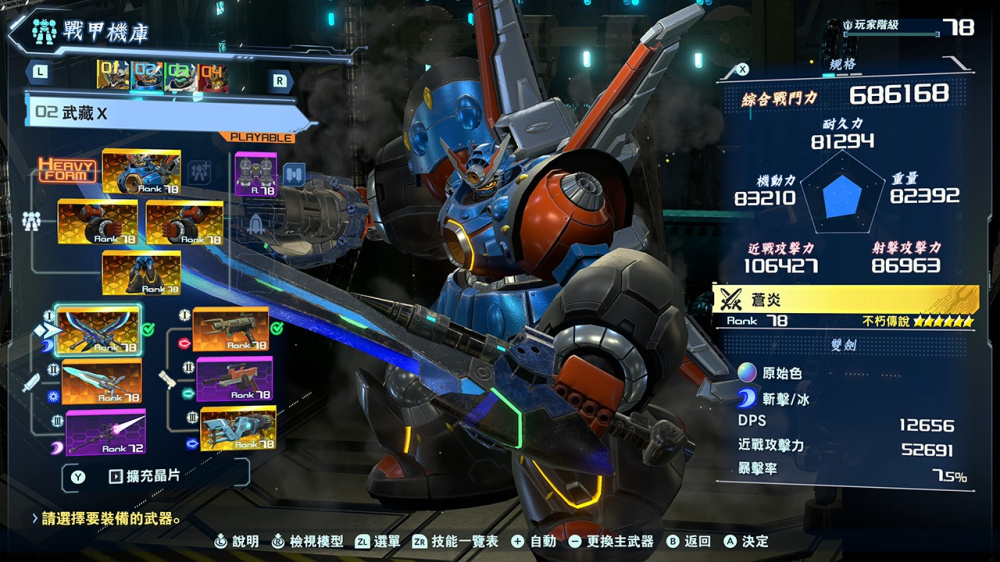Image resolution: width=1000 pixels, height=562 pixels.
Task: Switch to mech slot 03 thumbnail
Action: coord(180,76)
